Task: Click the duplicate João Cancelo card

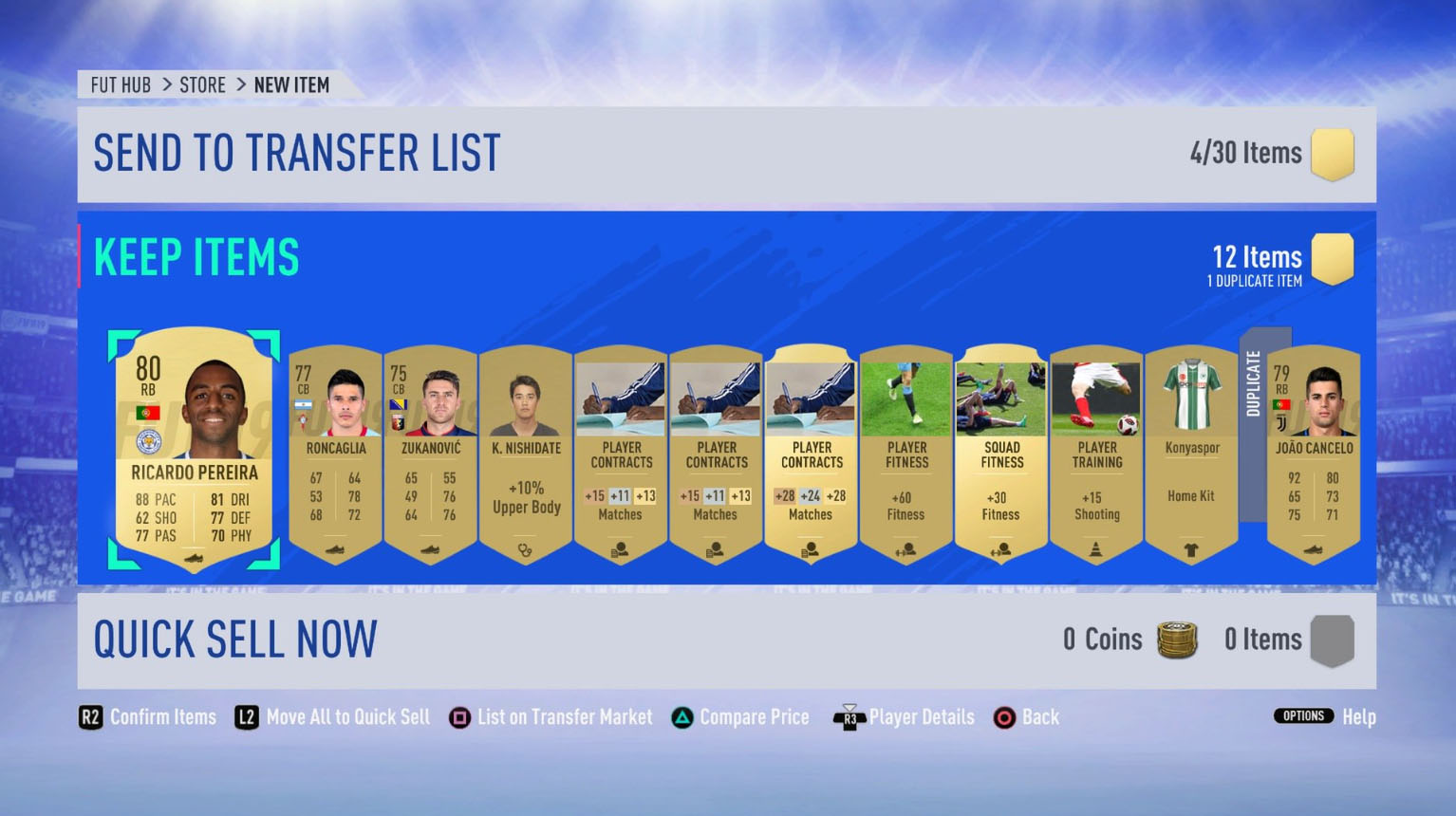Action: point(1314,455)
